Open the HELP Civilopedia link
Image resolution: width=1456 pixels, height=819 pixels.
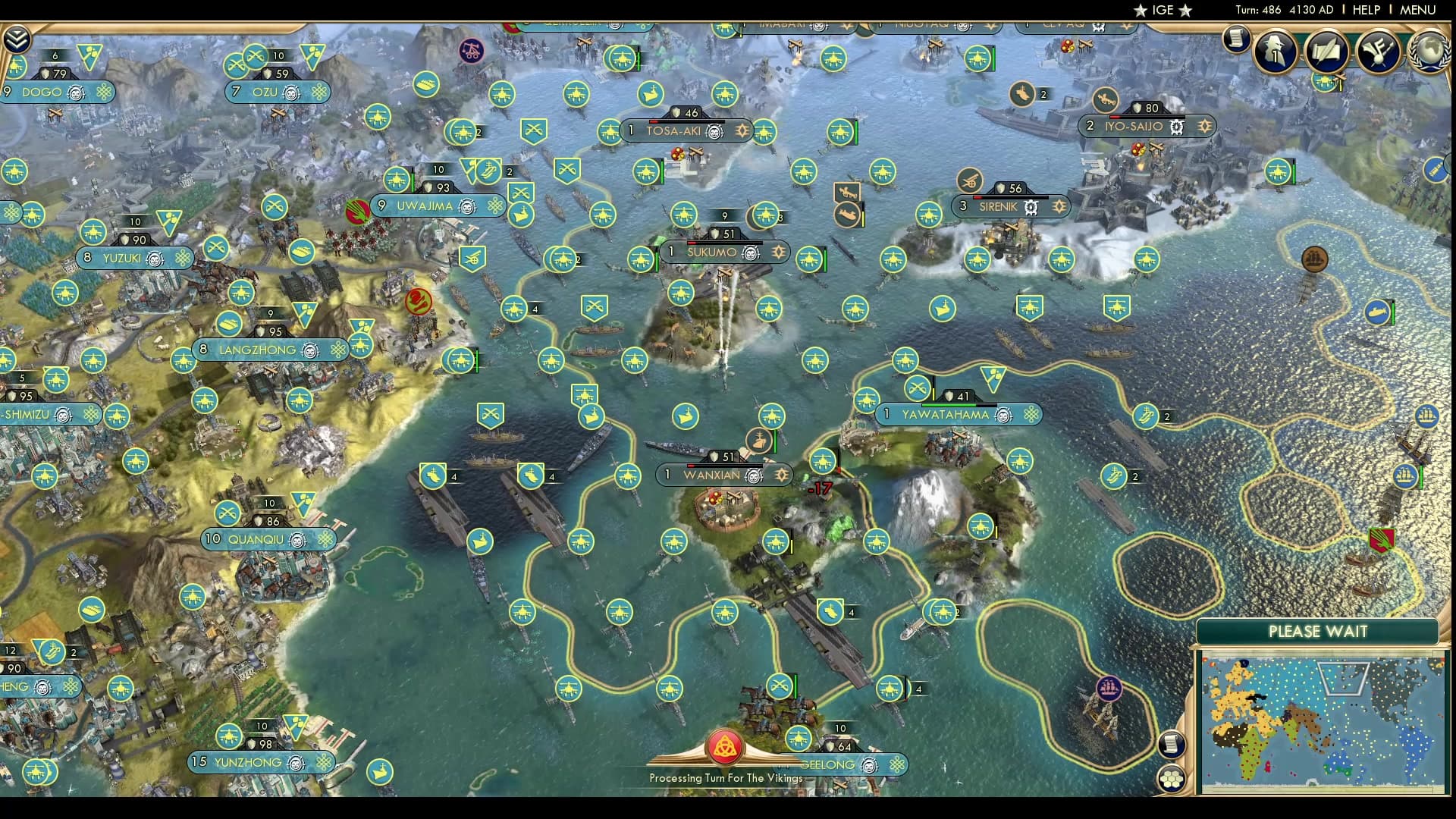click(x=1366, y=10)
